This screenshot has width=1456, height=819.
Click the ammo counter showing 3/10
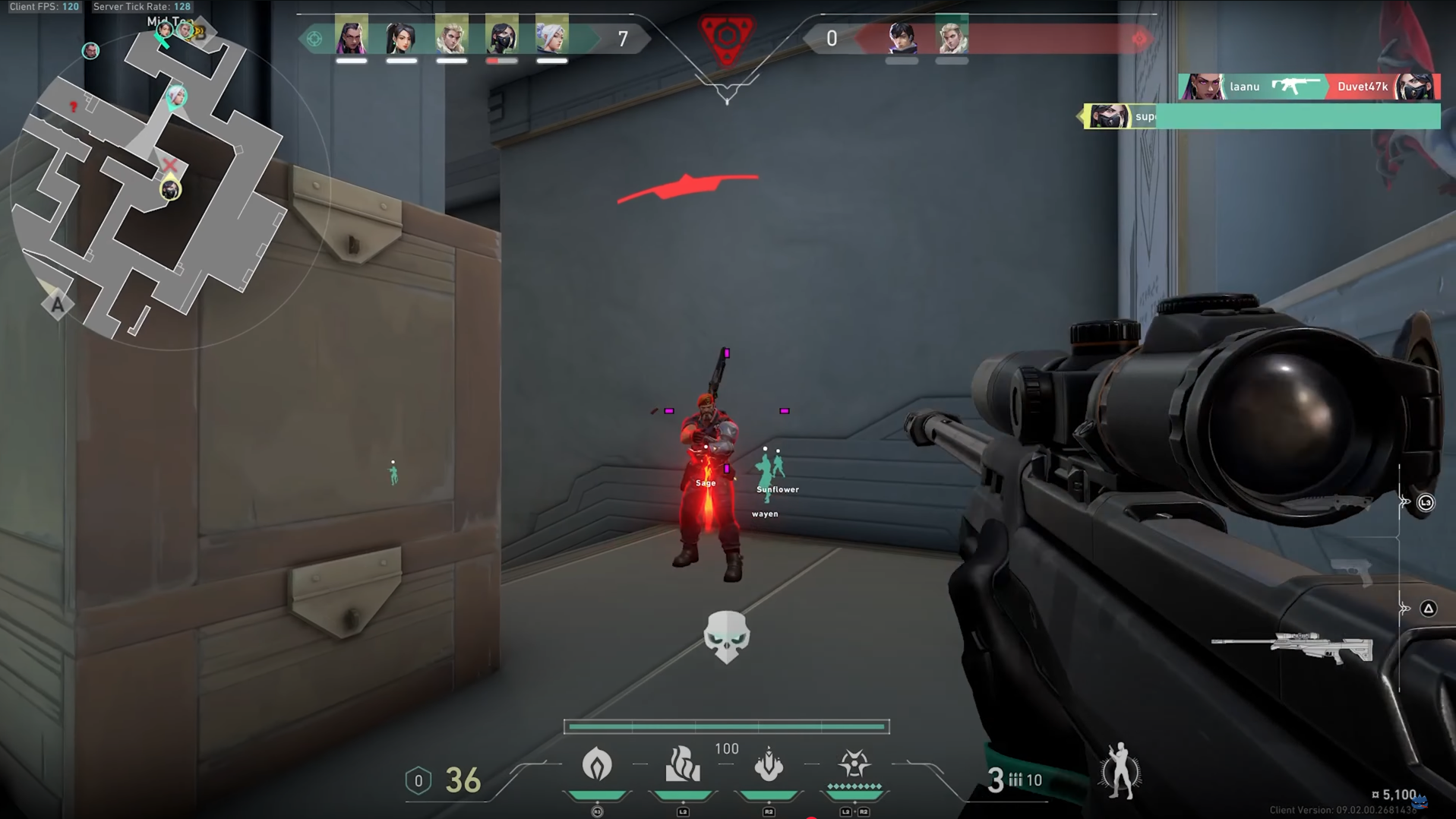pos(1014,777)
